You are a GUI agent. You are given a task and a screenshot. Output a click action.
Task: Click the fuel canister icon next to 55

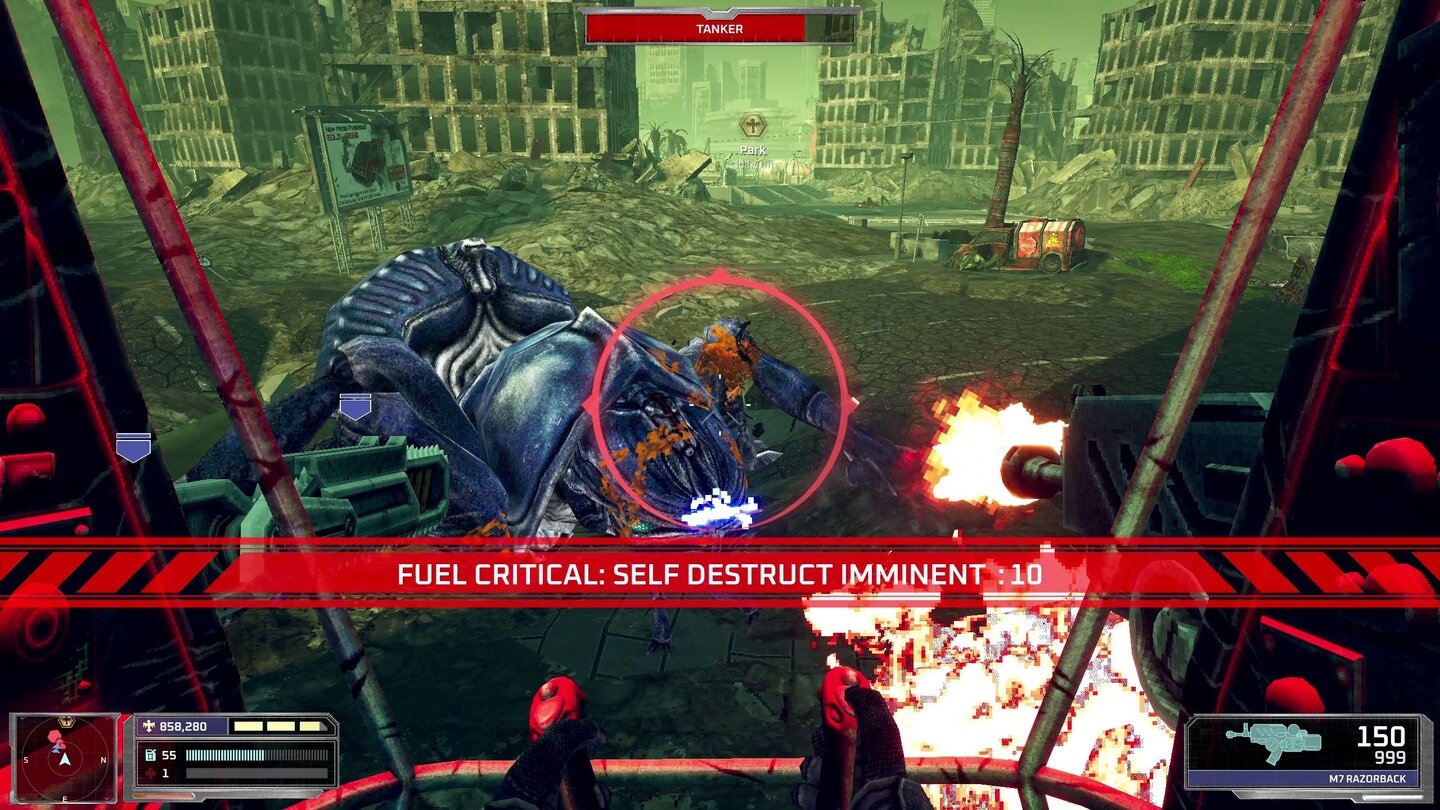151,753
